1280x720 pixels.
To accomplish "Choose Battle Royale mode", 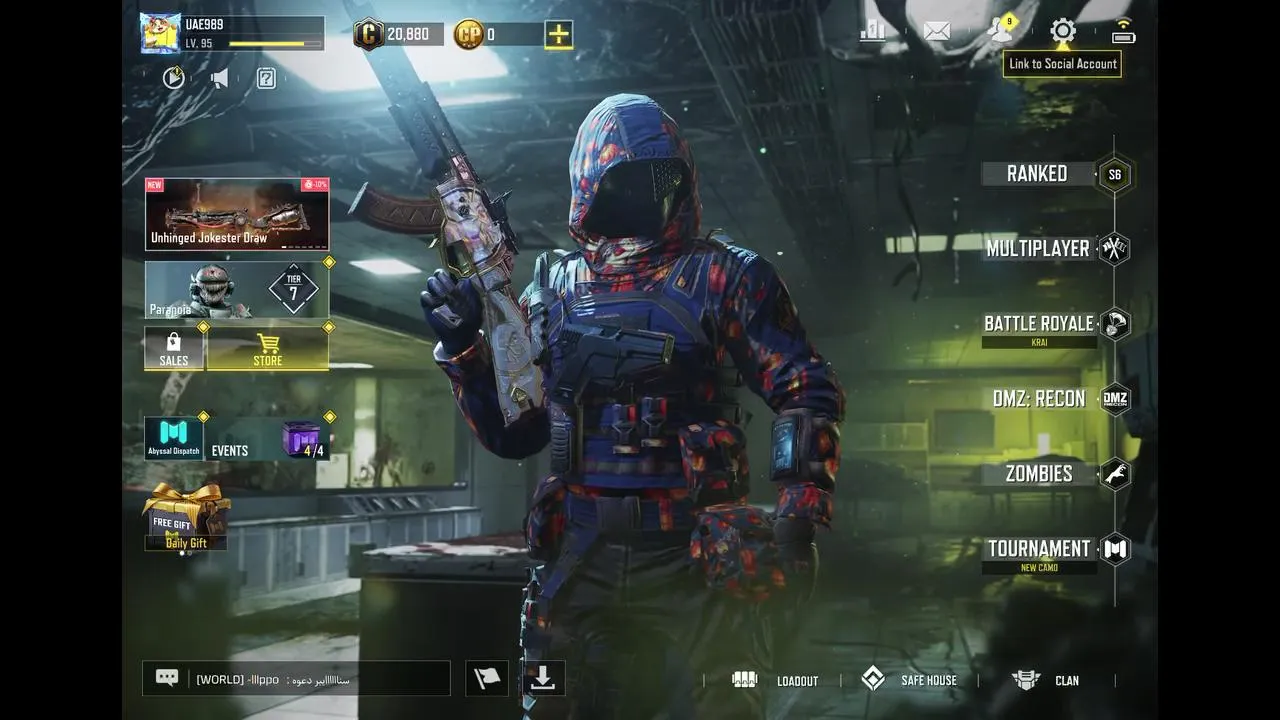I will click(x=1039, y=324).
